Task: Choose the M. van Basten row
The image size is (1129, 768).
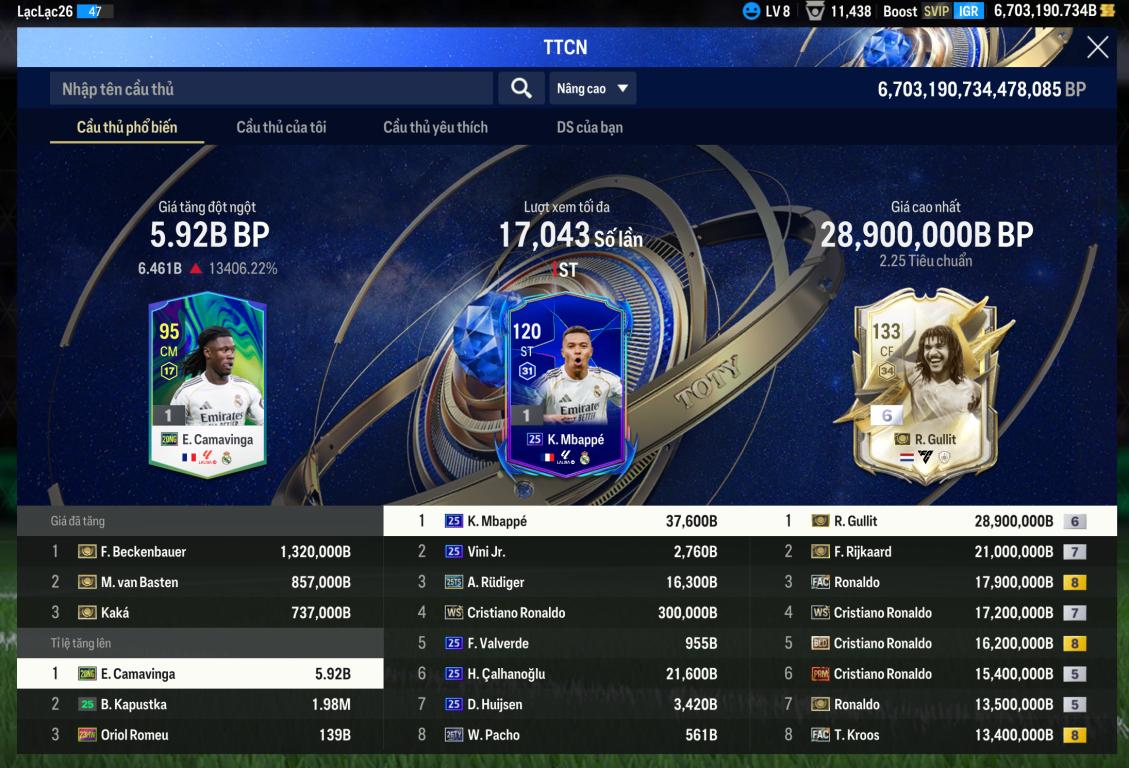Action: tap(200, 582)
